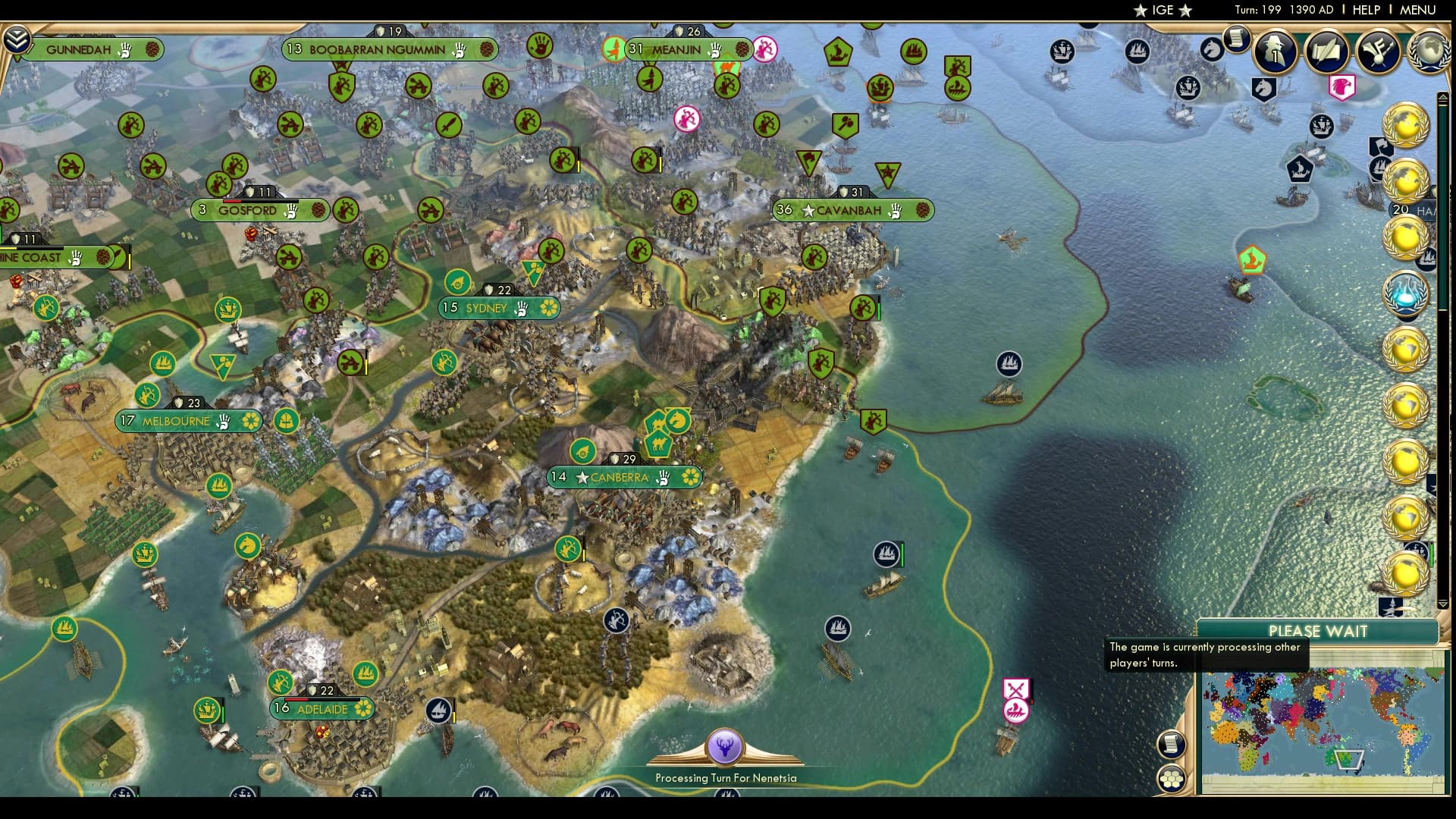Click the dark naval ship icon in the ocean
The height and width of the screenshot is (819, 1456).
click(x=1009, y=363)
